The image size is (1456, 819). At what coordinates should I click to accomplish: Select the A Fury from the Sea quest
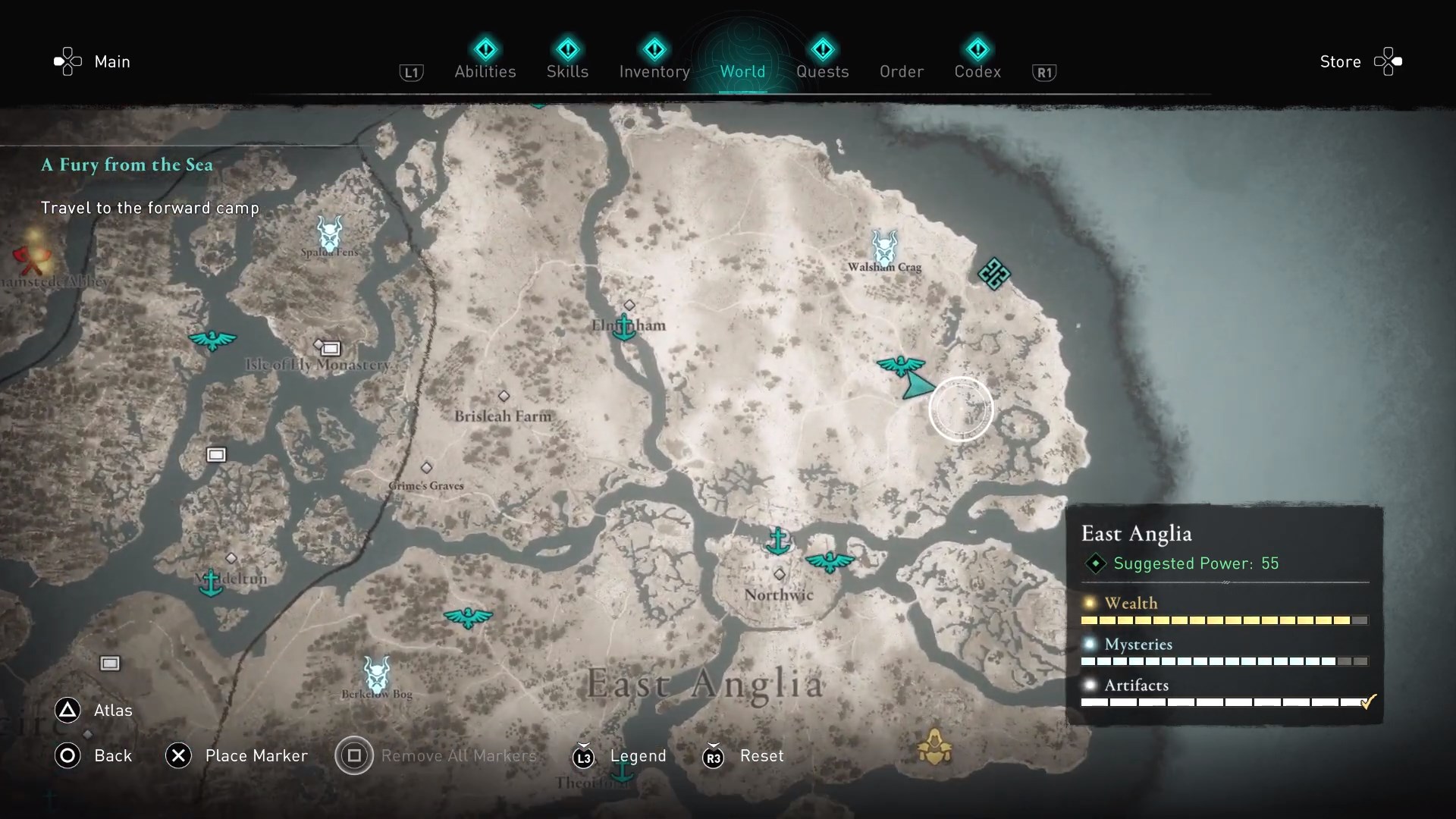coord(127,165)
